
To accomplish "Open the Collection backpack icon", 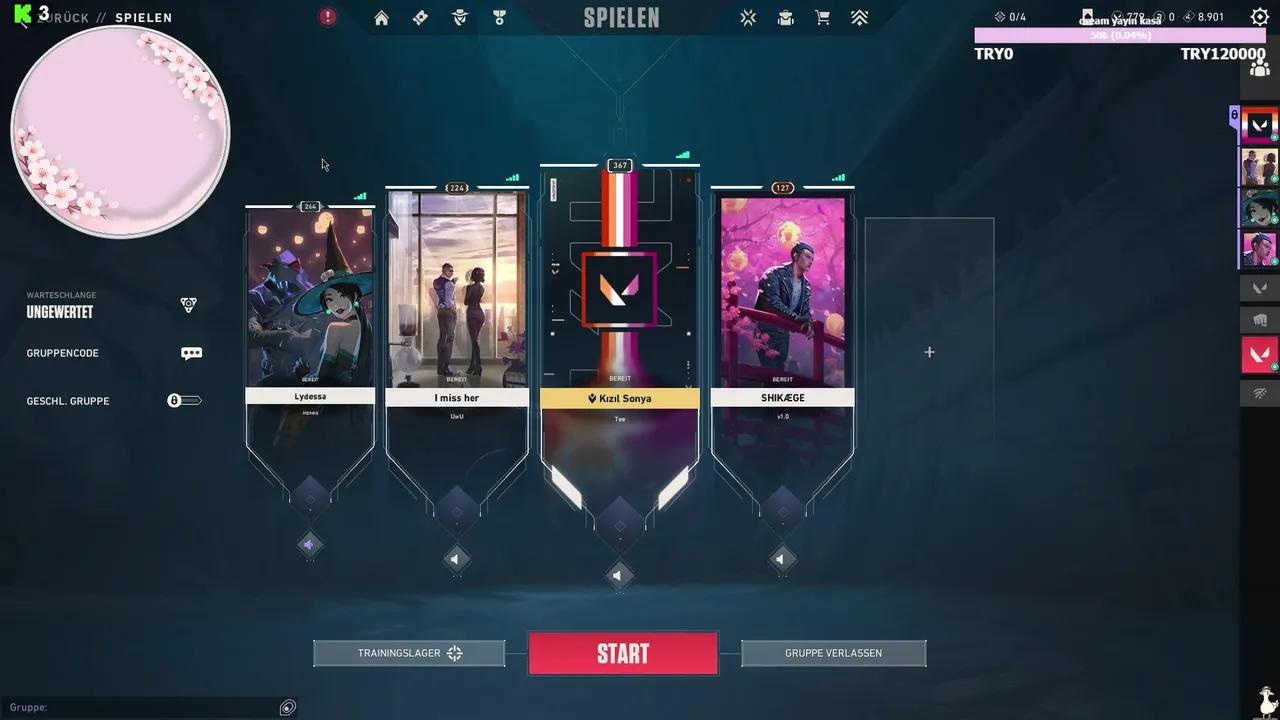I will click(785, 17).
